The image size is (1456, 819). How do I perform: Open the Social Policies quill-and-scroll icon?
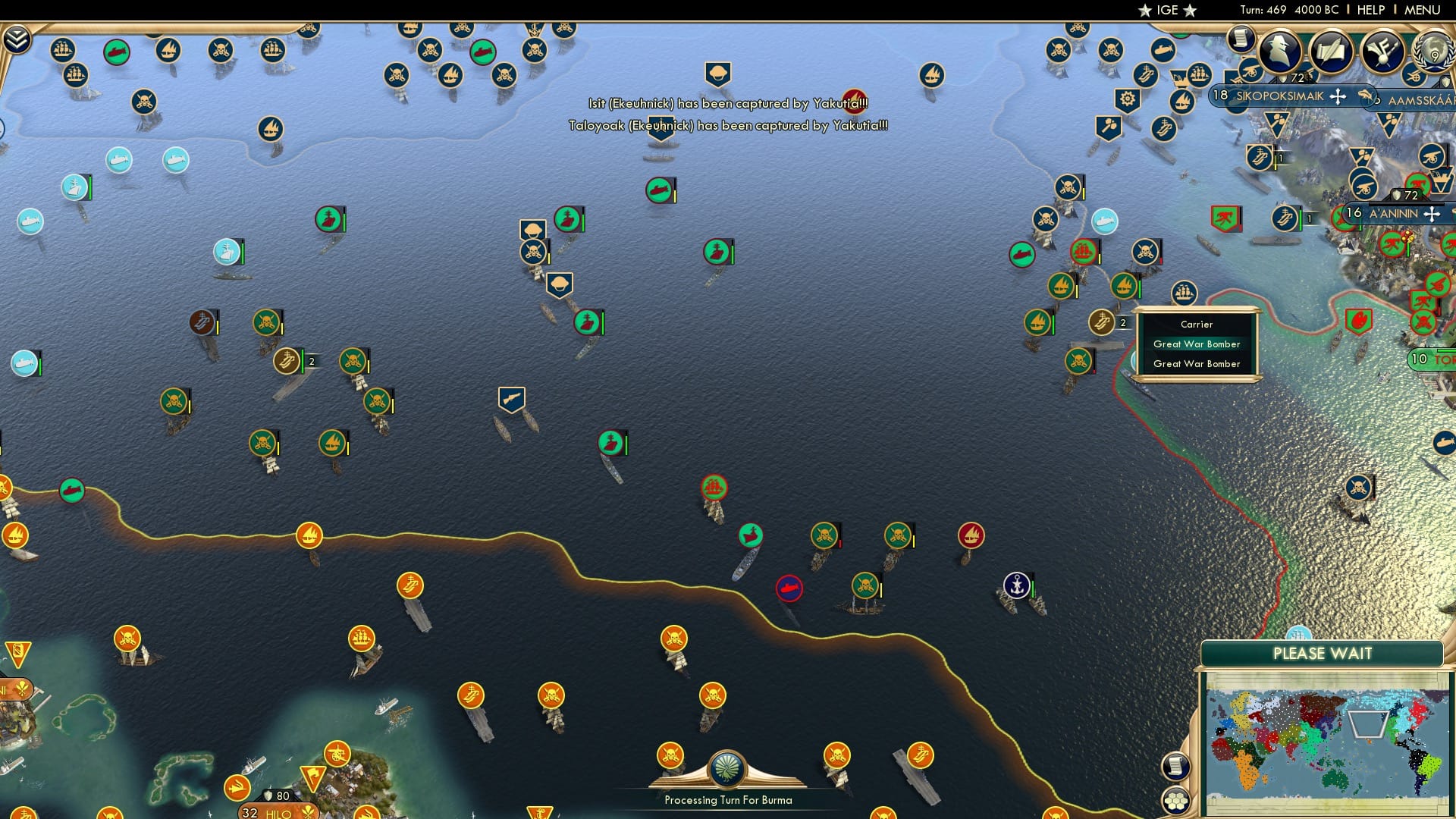1331,48
